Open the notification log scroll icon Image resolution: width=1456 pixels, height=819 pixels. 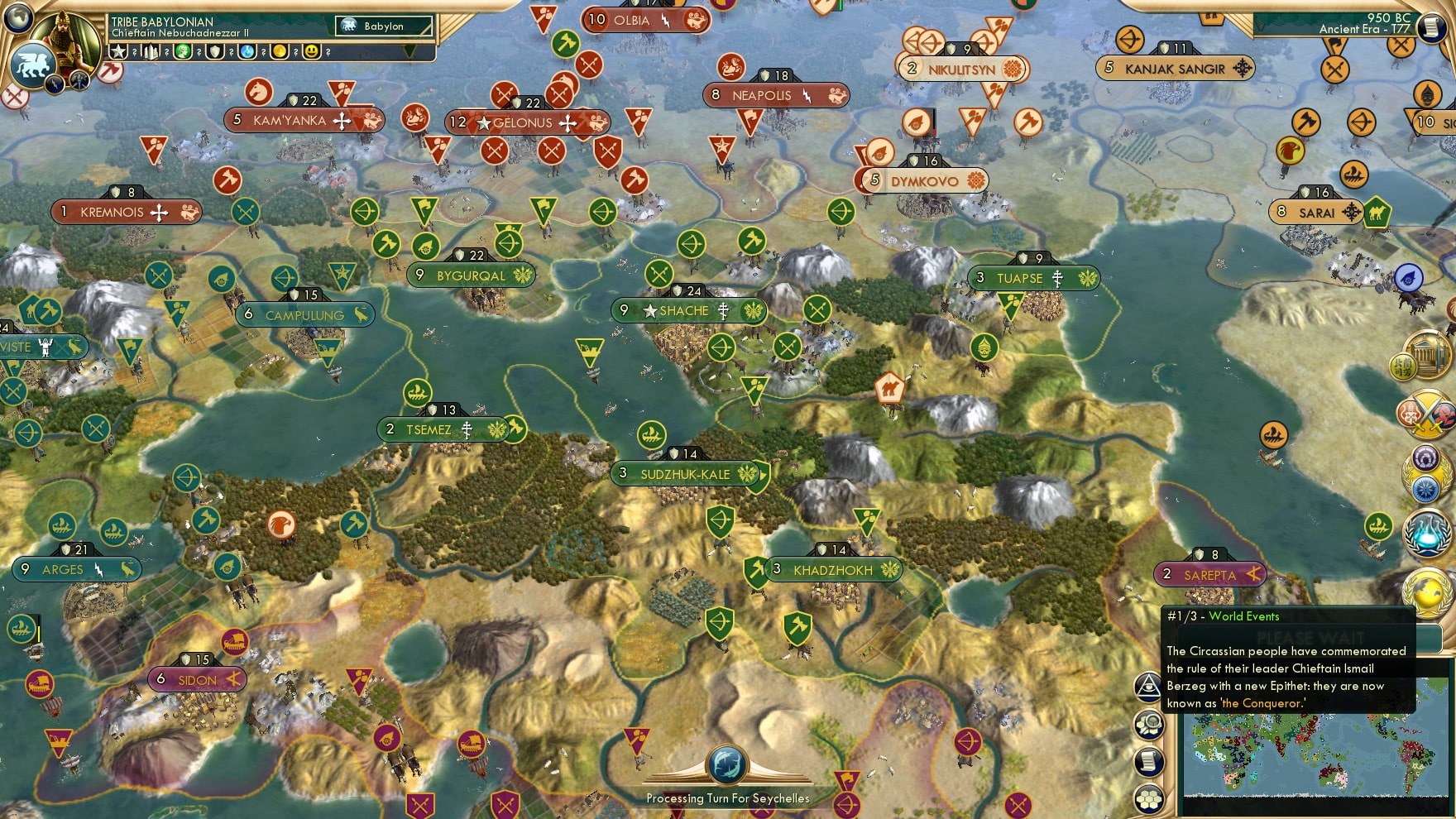[x=1149, y=760]
